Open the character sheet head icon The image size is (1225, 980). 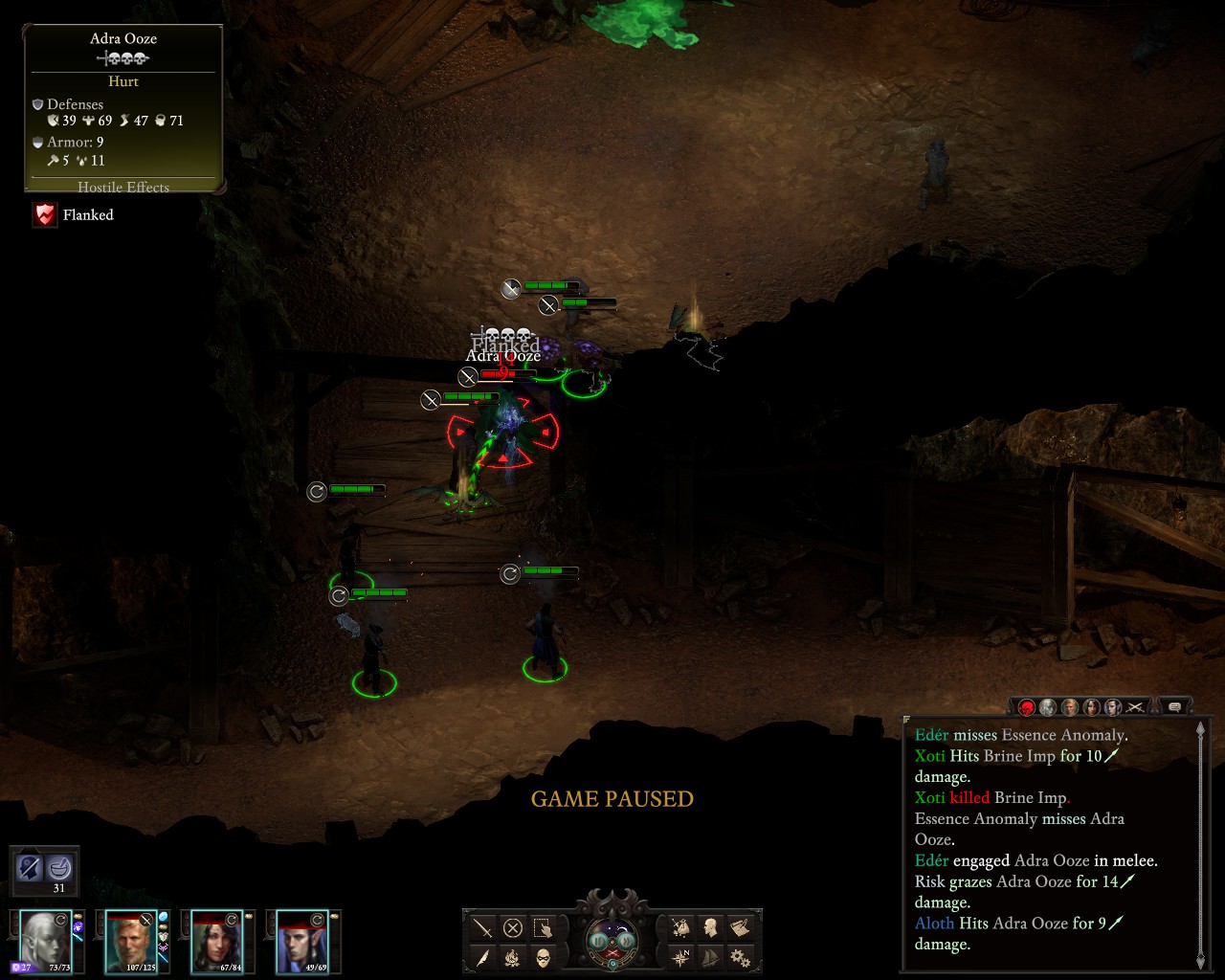tap(710, 927)
